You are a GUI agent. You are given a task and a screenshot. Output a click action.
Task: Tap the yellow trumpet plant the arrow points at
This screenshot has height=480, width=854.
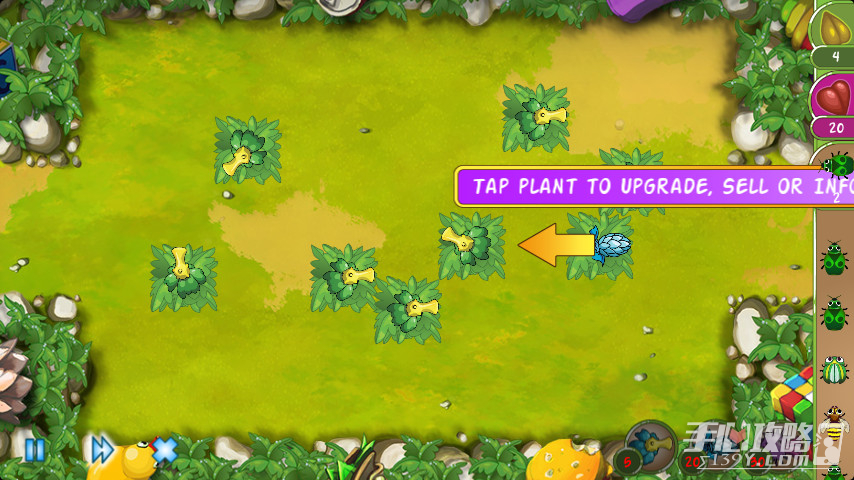tap(468, 243)
